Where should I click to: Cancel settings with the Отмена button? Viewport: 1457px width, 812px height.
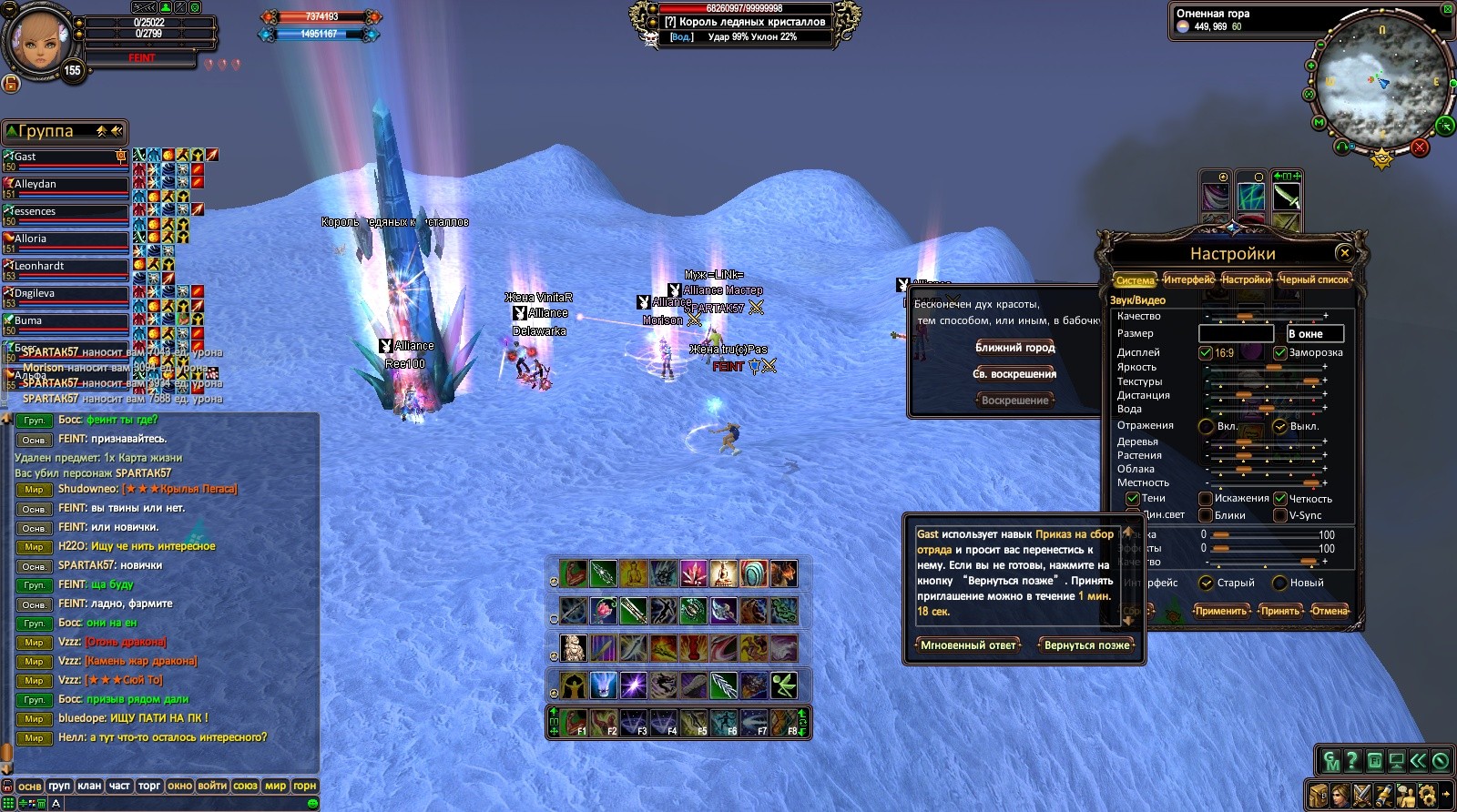[x=1330, y=611]
